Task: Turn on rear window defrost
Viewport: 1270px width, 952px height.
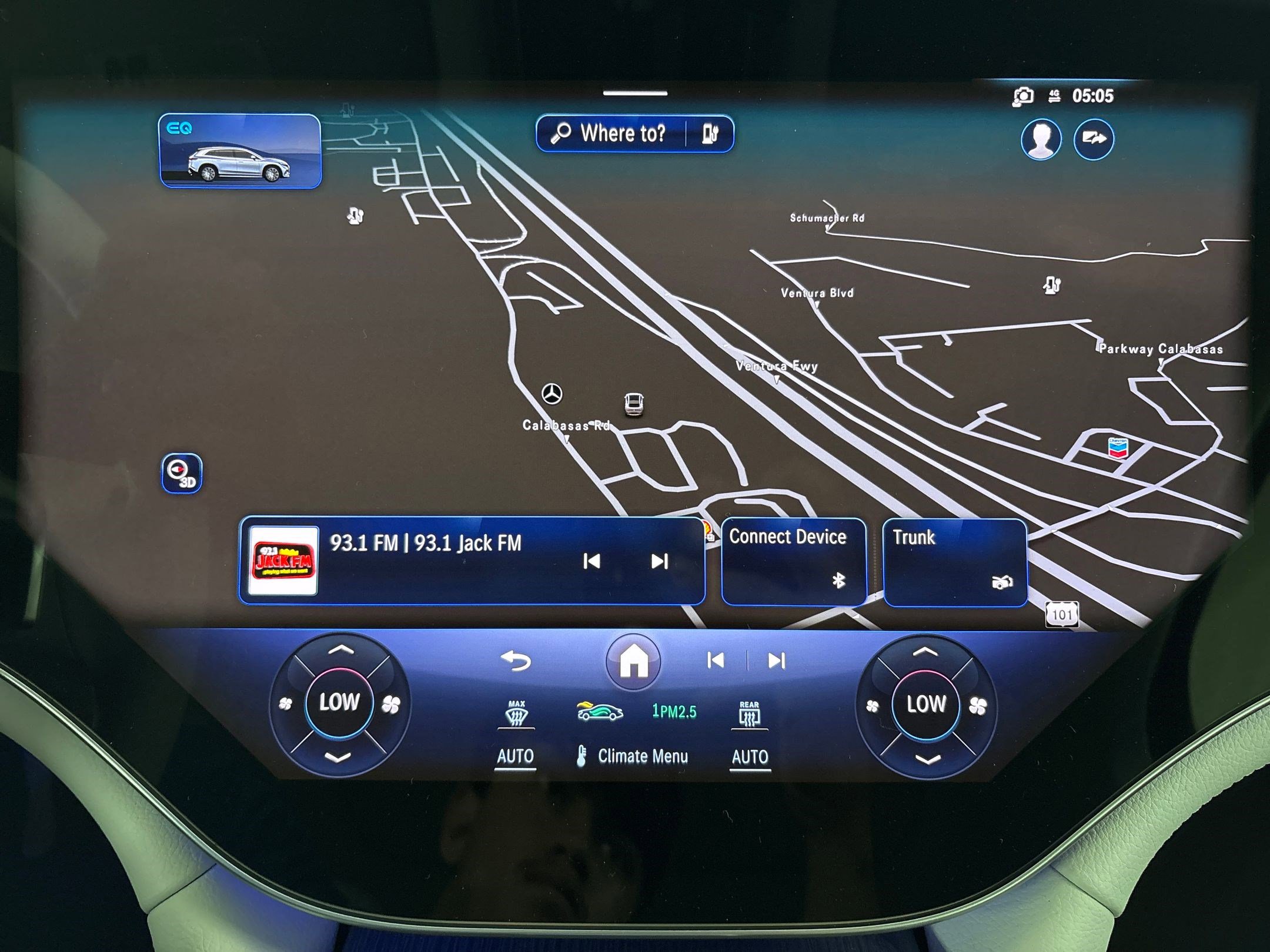Action: tap(749, 714)
